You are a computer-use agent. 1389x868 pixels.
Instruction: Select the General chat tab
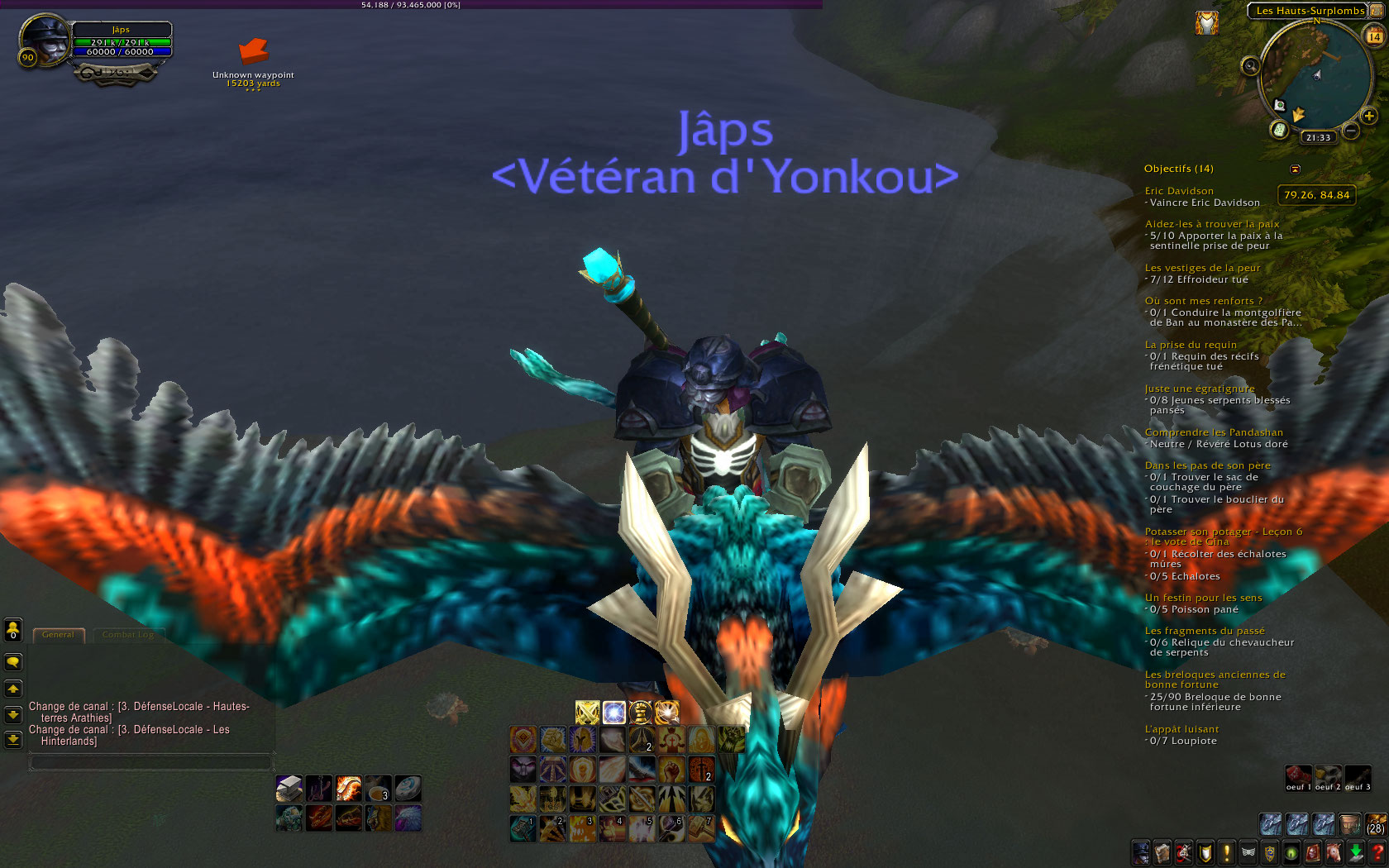click(x=58, y=635)
